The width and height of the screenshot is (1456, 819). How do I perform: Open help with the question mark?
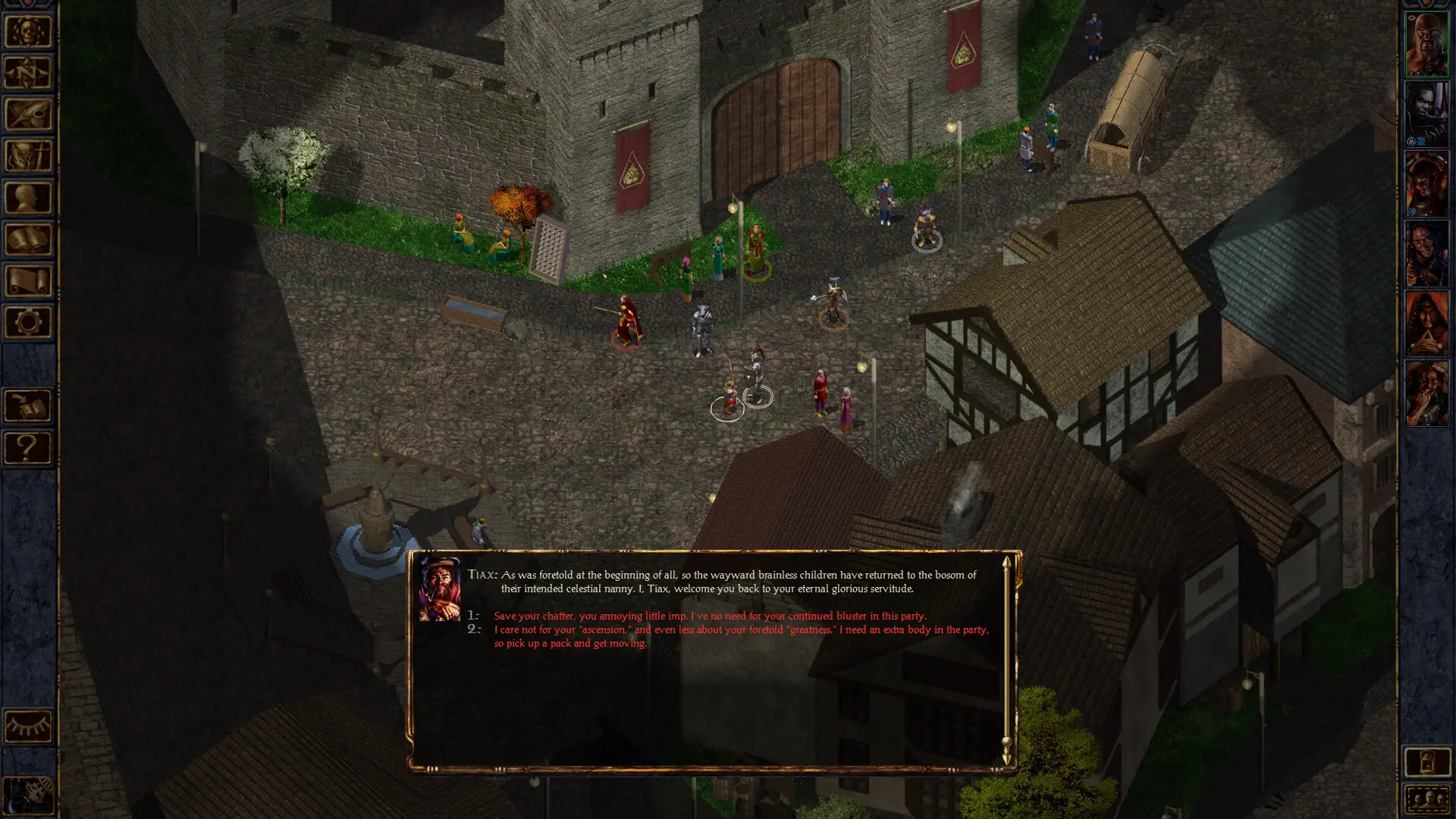[x=28, y=447]
